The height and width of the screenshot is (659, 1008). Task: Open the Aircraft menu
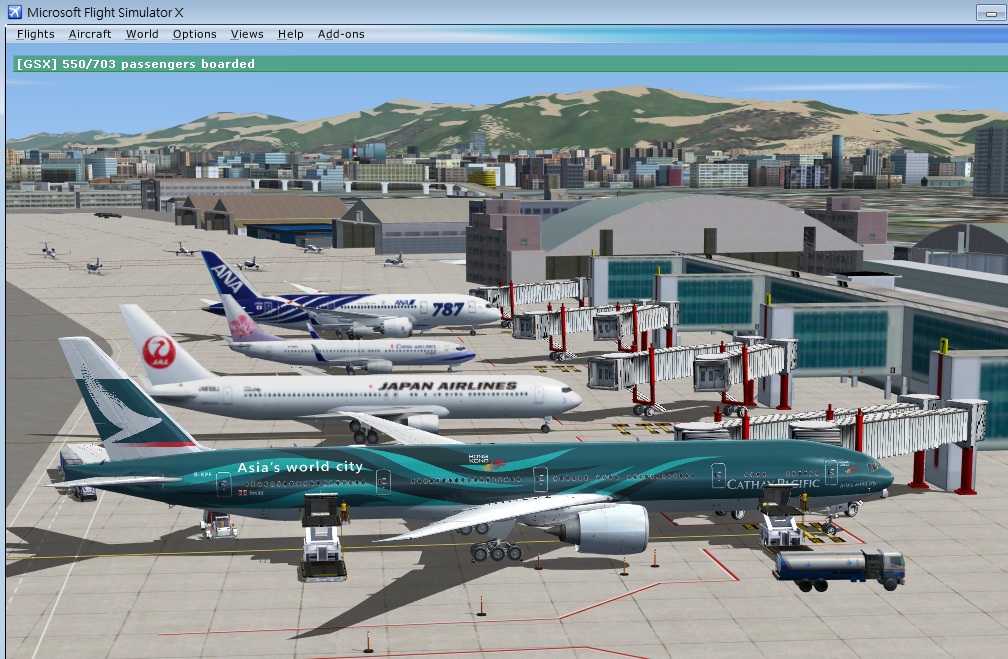(90, 34)
